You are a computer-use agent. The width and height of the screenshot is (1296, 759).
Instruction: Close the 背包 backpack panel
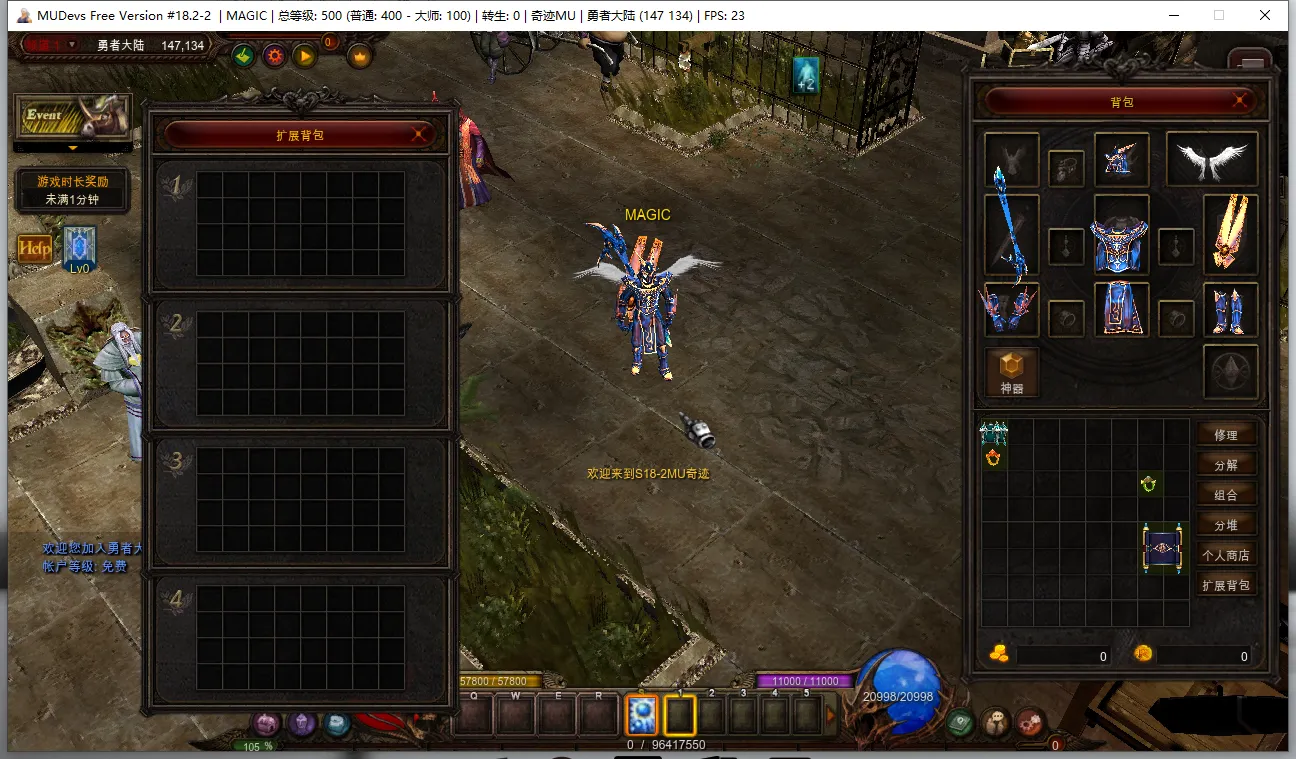tap(1240, 101)
